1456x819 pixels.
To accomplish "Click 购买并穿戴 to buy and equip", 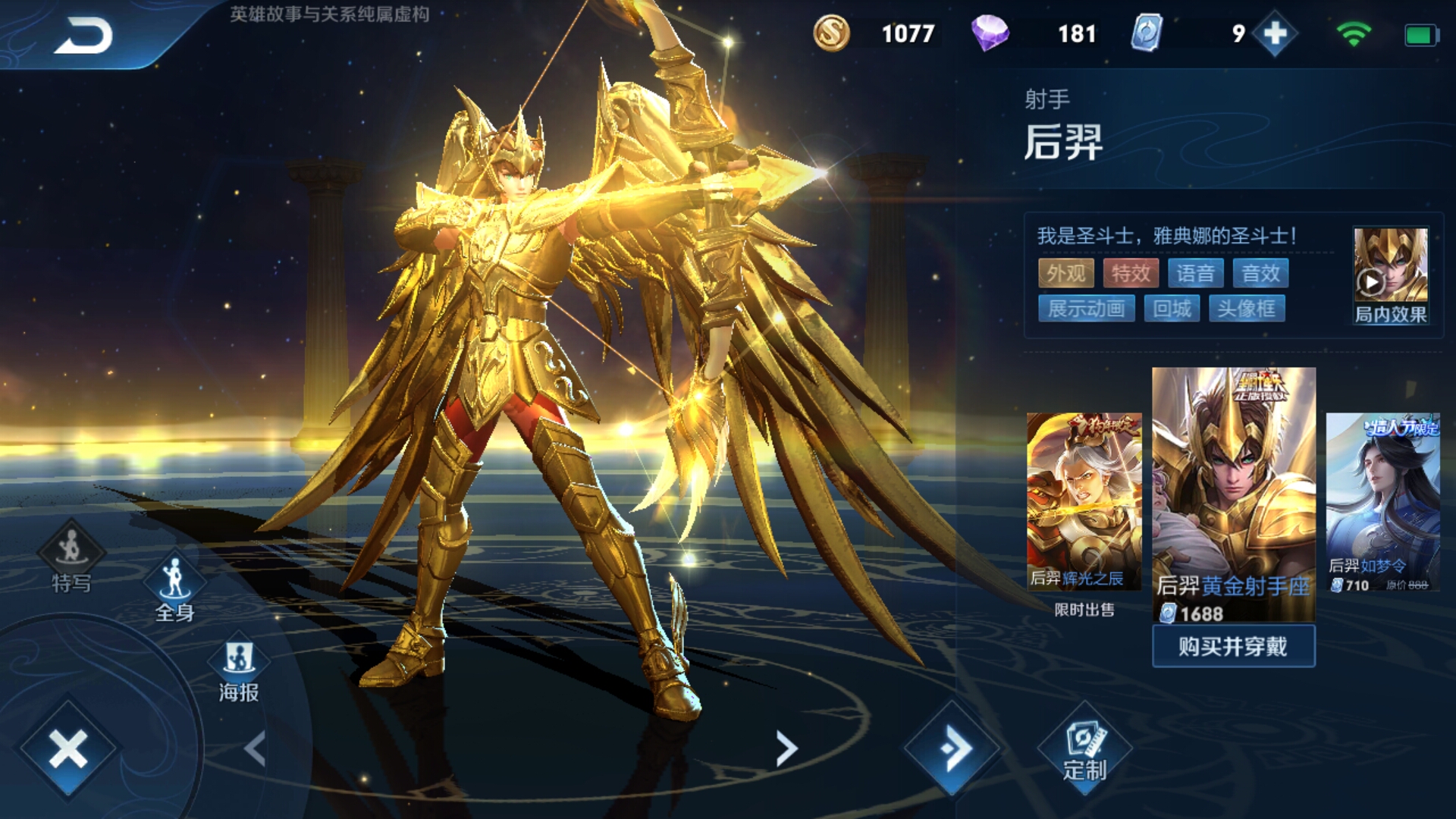I will 1233,646.
